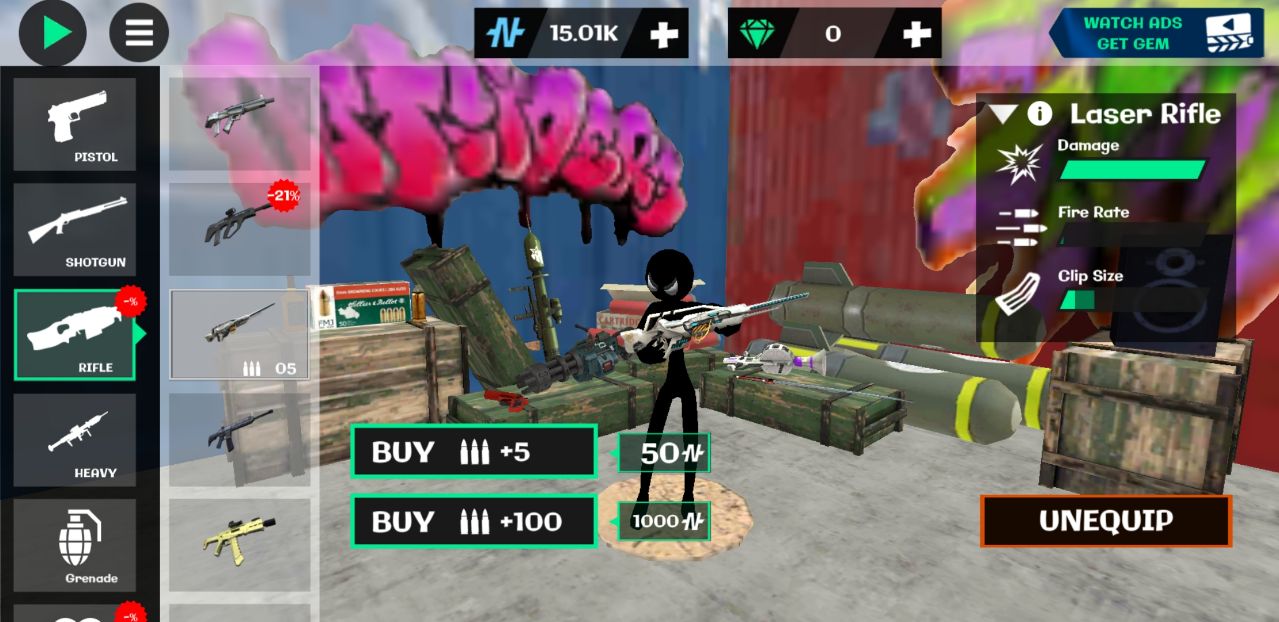
Task: Buy +100 ammo for 1000 coins
Action: point(474,521)
